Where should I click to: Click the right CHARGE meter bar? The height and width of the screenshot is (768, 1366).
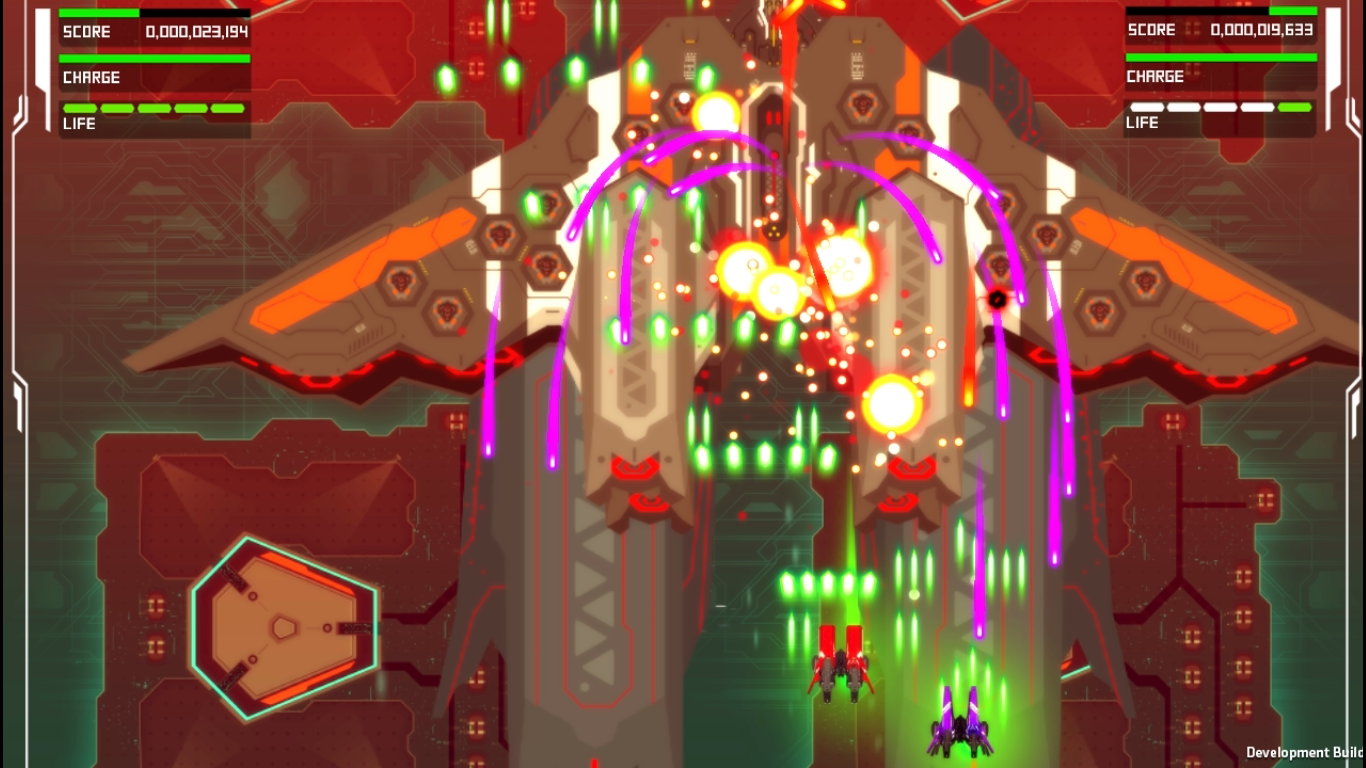pos(1220,55)
